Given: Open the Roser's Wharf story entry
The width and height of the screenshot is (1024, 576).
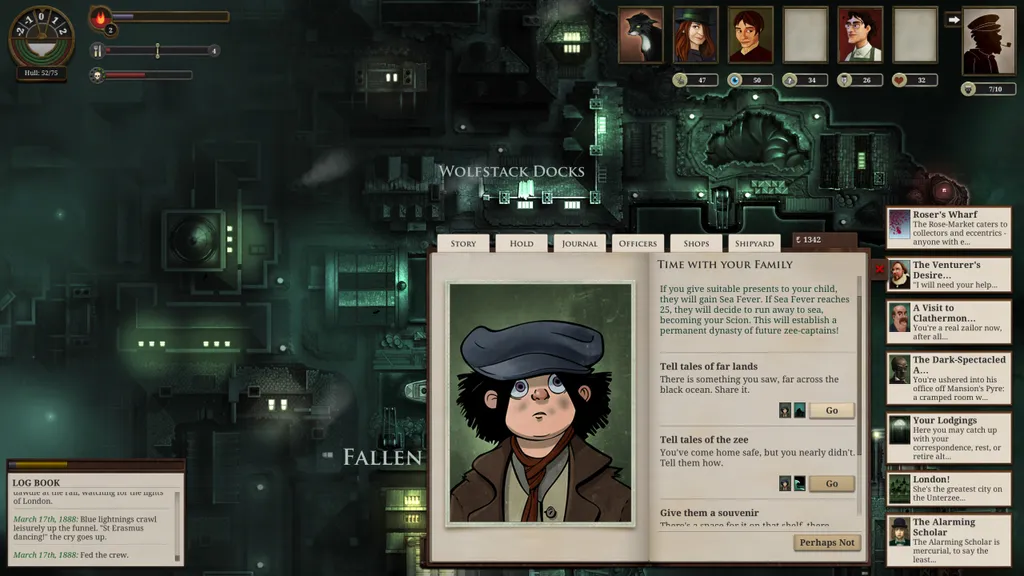Looking at the screenshot, I should pyautogui.click(x=948, y=228).
